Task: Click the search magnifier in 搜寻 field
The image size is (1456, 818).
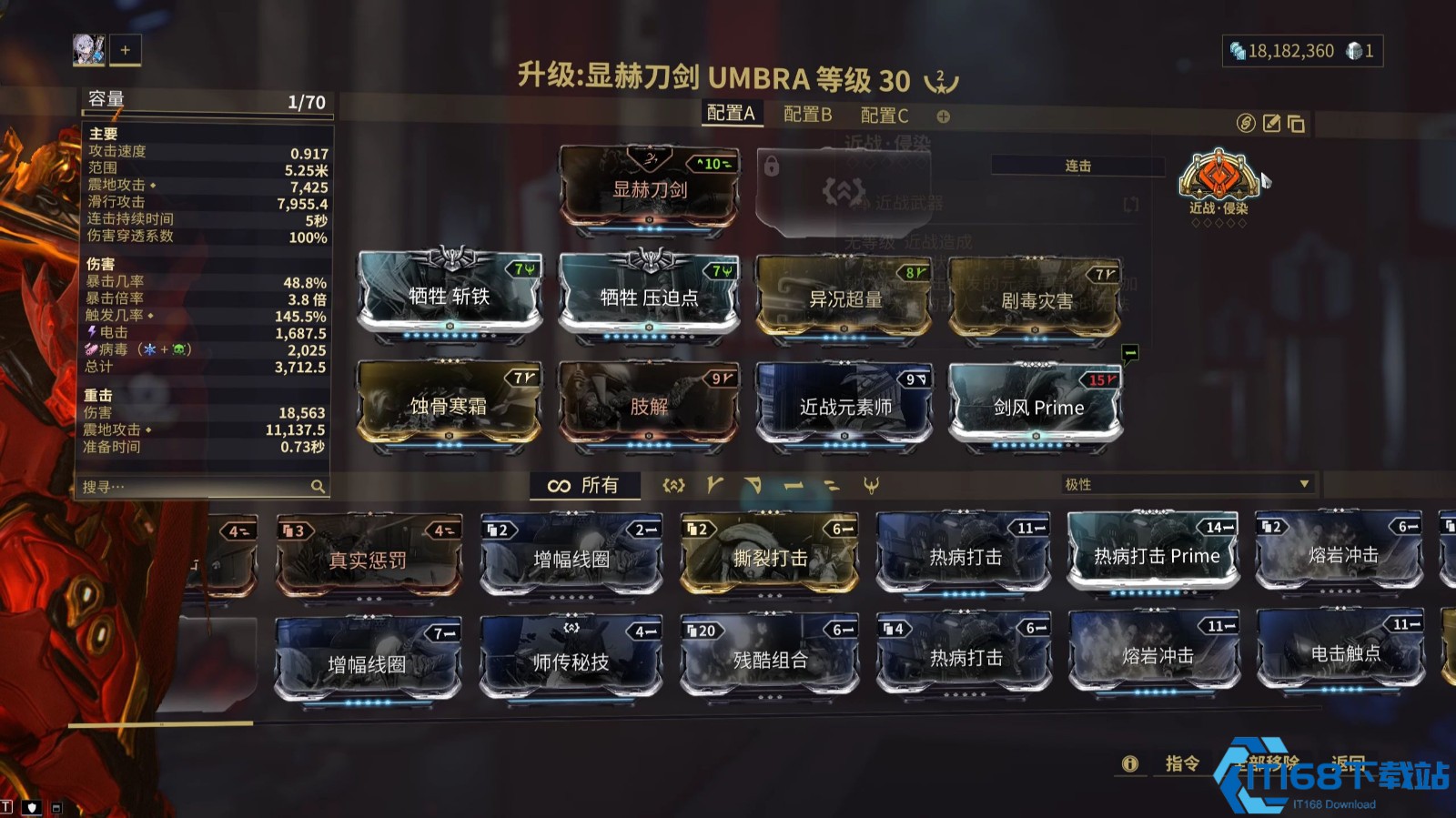Action: [x=315, y=486]
